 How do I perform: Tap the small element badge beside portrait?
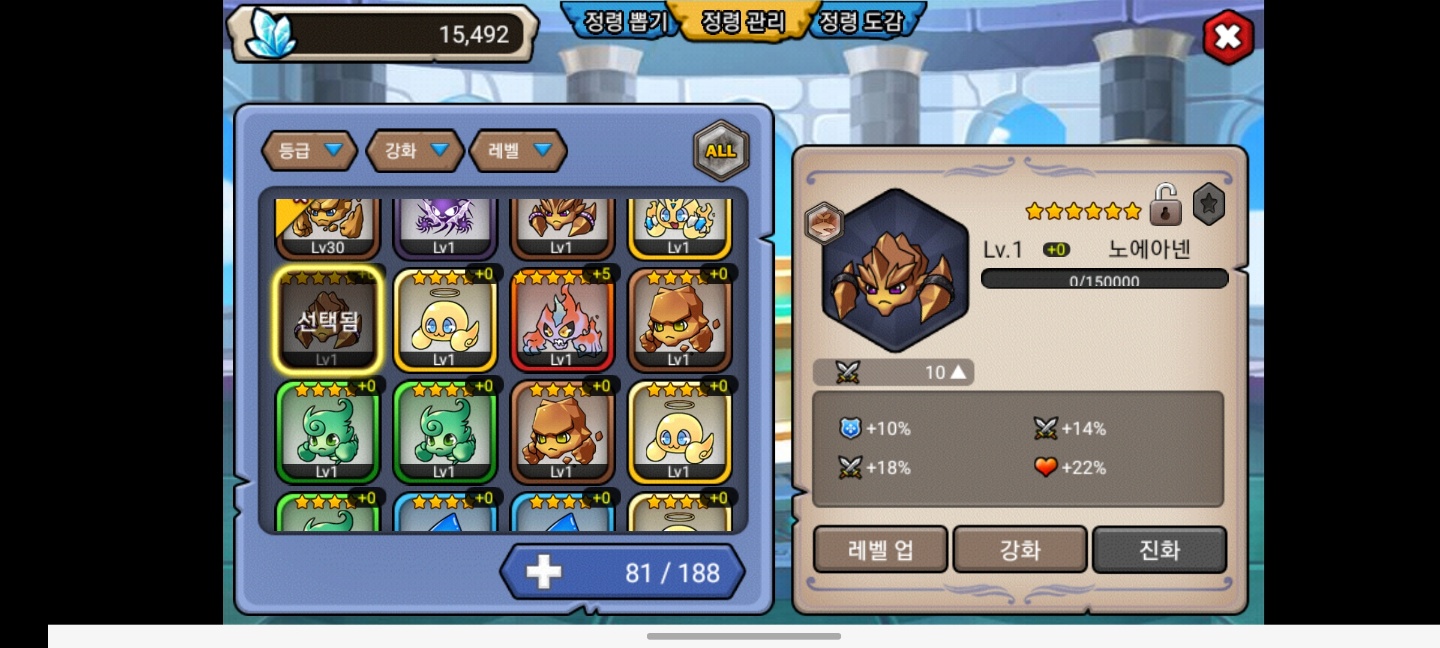824,223
